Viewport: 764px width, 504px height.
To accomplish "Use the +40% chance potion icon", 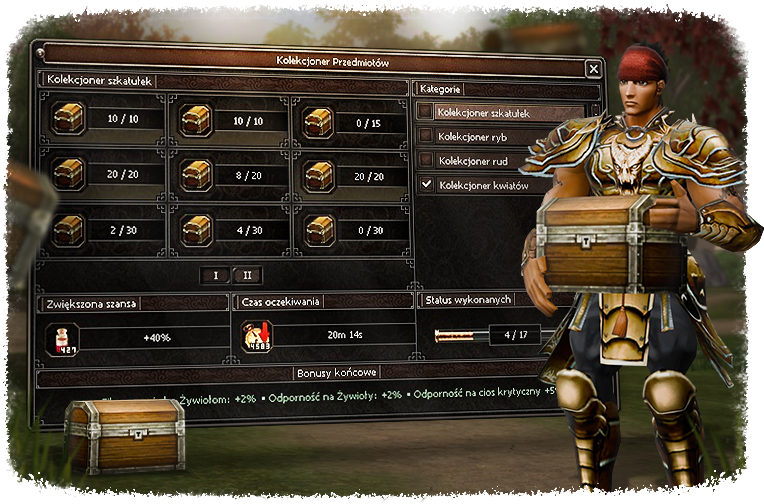I will point(63,338).
